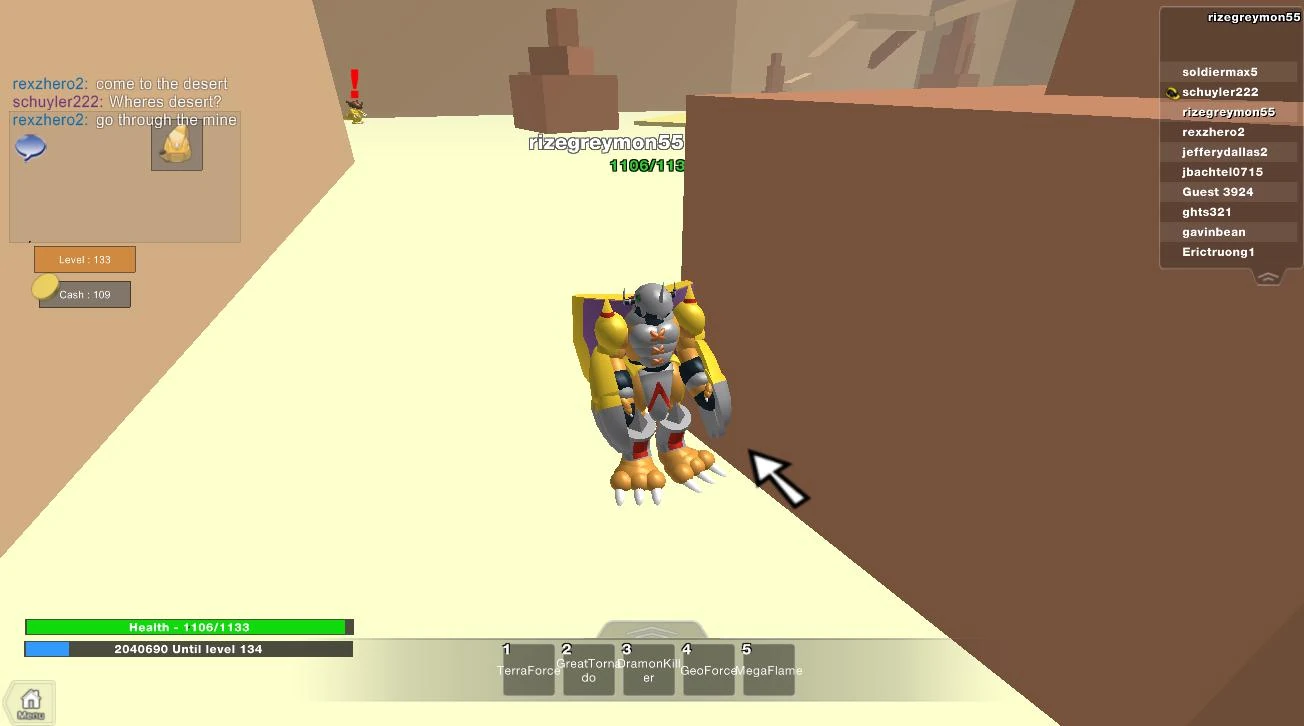Open the chat speech bubble icon
The height and width of the screenshot is (726, 1304).
[x=29, y=148]
